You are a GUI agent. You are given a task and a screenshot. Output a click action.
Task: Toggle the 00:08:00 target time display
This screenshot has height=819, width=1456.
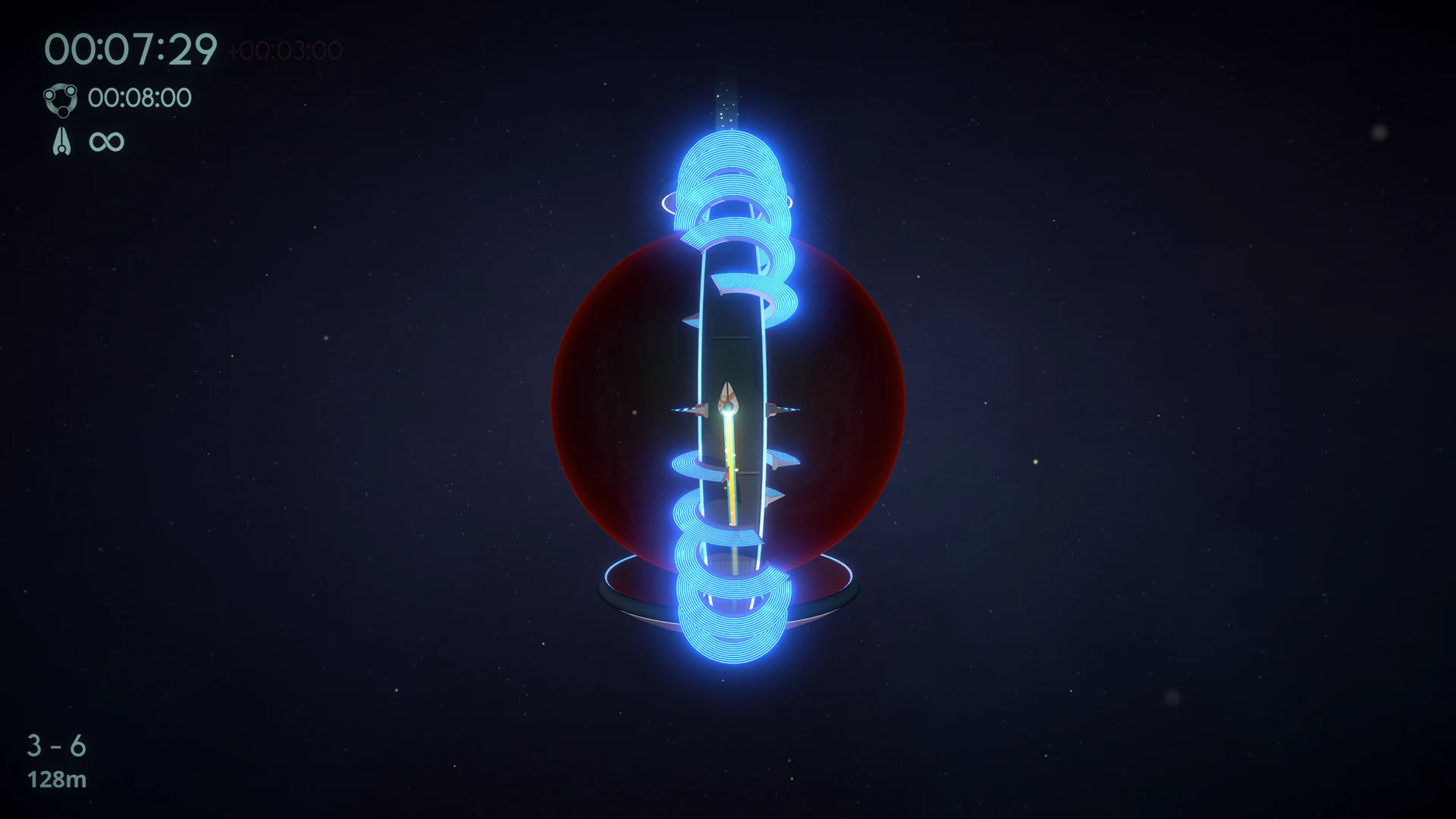(x=140, y=97)
